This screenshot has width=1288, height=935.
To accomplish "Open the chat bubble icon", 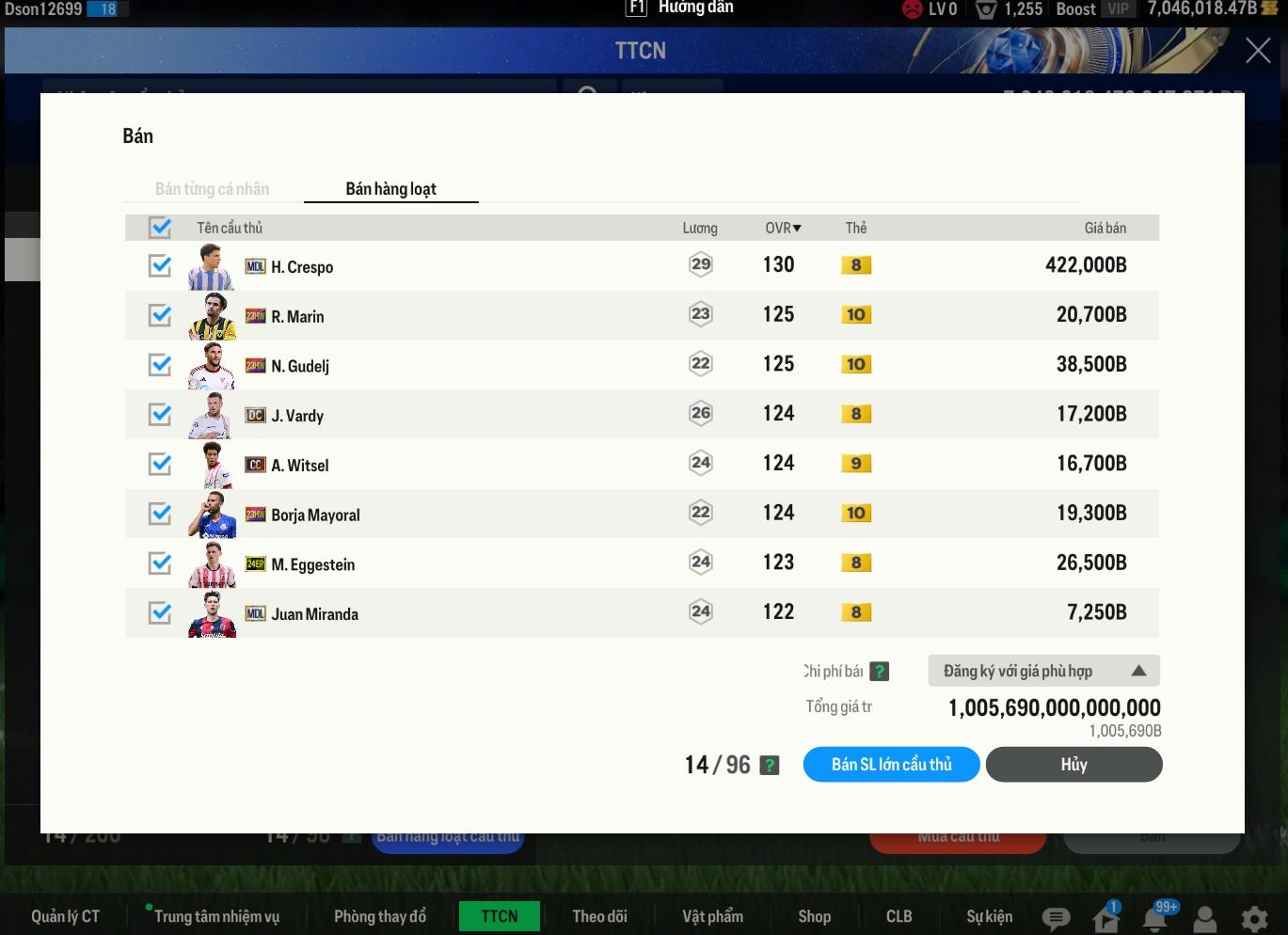I will click(x=1056, y=919).
